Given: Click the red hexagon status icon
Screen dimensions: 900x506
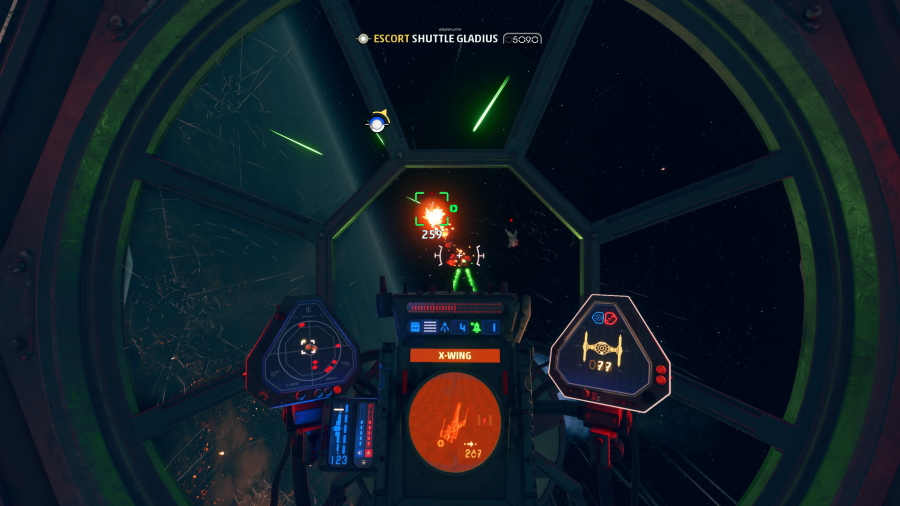Looking at the screenshot, I should coord(611,317).
